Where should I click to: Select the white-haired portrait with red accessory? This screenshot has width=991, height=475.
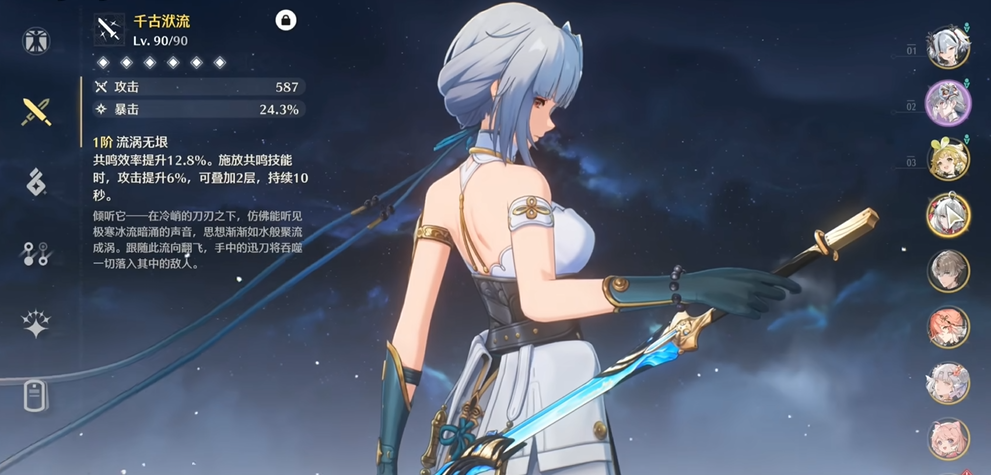[947, 382]
